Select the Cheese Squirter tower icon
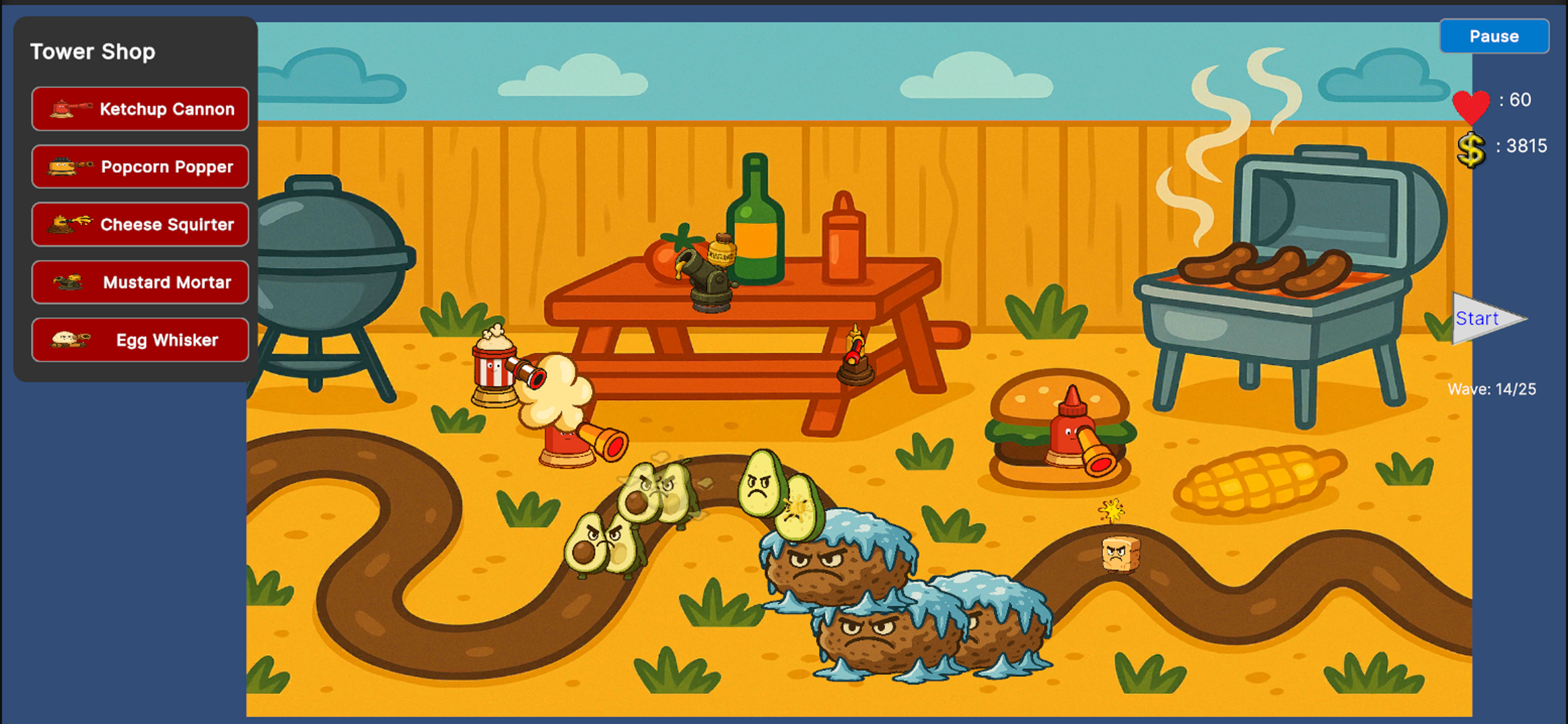 point(139,224)
